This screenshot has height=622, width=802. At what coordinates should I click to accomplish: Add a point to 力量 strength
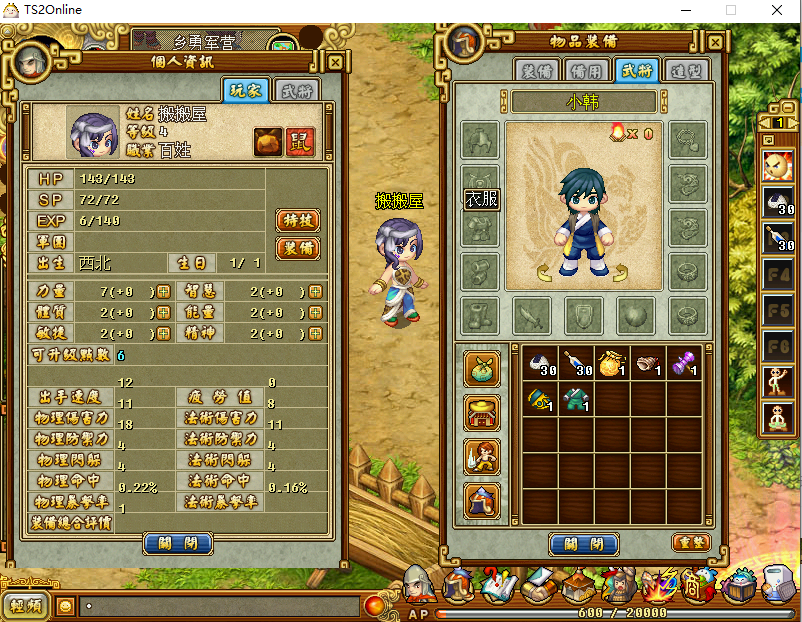point(163,291)
